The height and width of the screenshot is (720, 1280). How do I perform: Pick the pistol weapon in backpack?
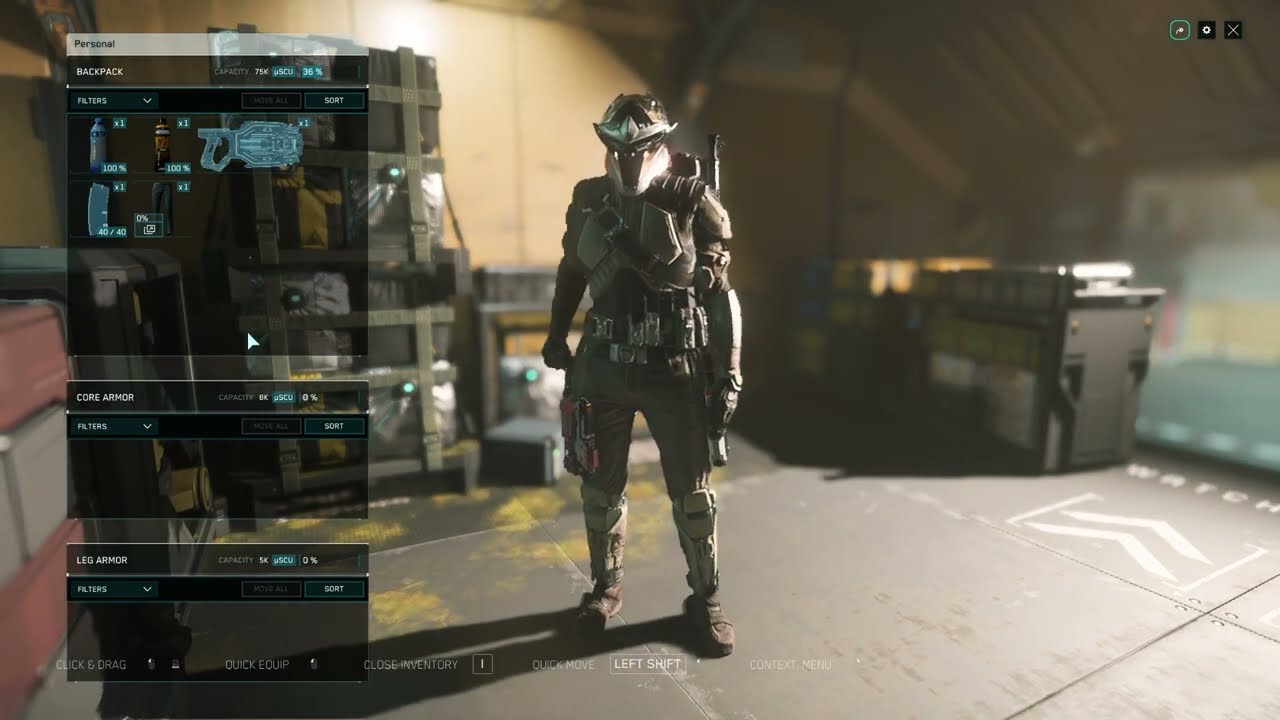tap(250, 143)
